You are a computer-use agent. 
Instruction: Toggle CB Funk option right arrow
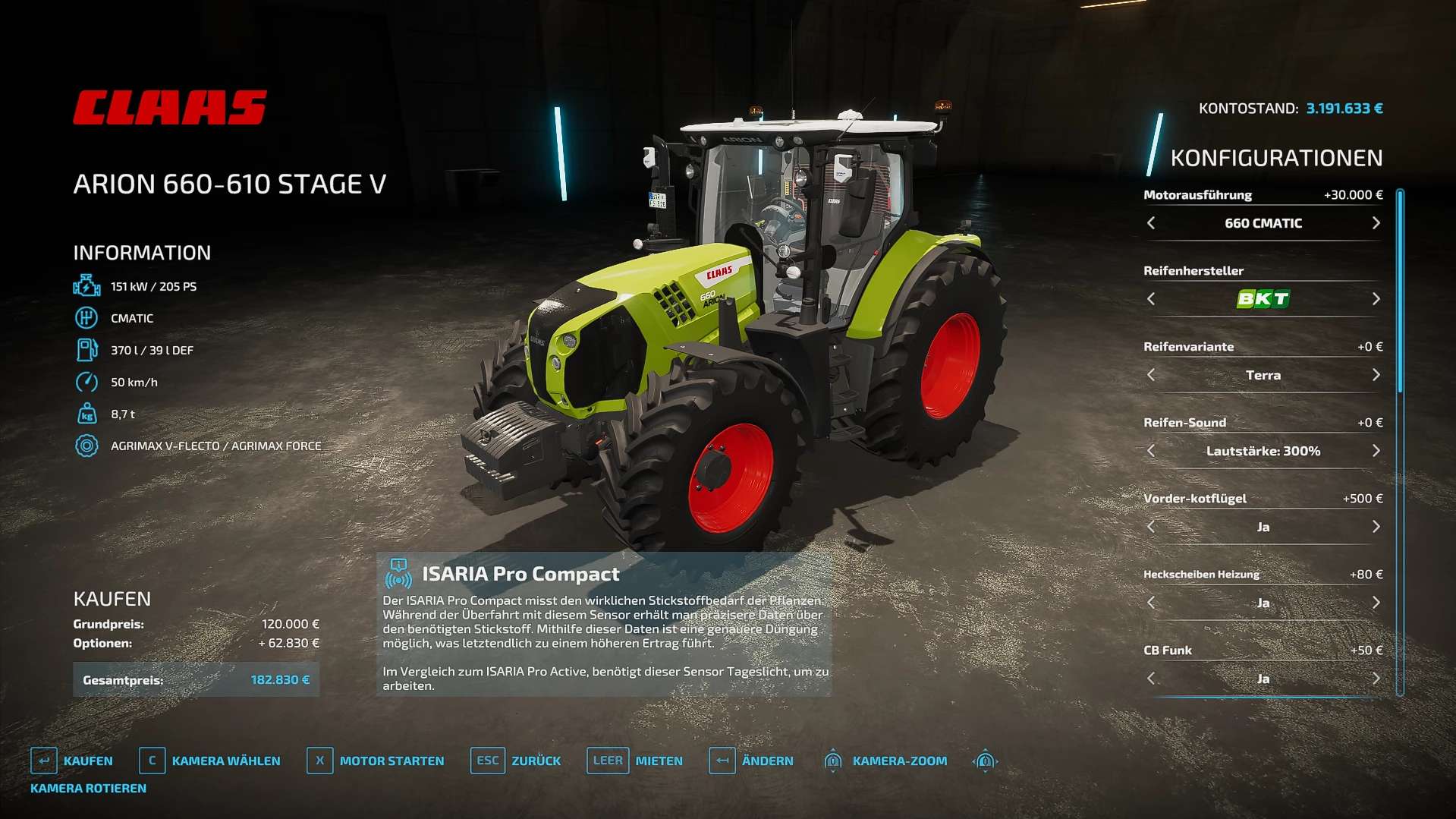tap(1376, 679)
